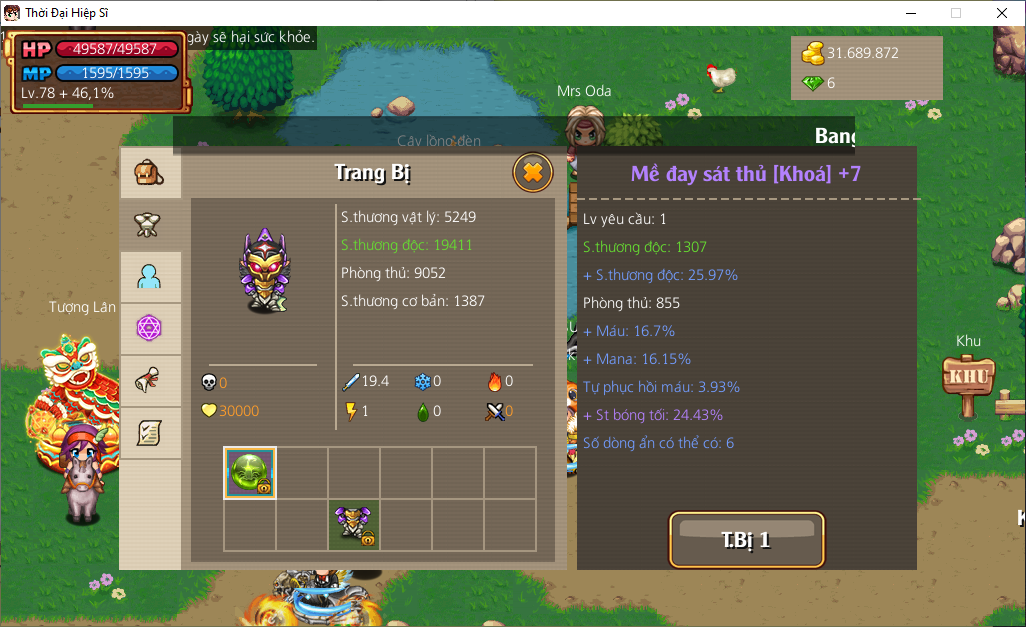Switch to the armor equipment tab
The height and width of the screenshot is (627, 1026).
point(150,225)
